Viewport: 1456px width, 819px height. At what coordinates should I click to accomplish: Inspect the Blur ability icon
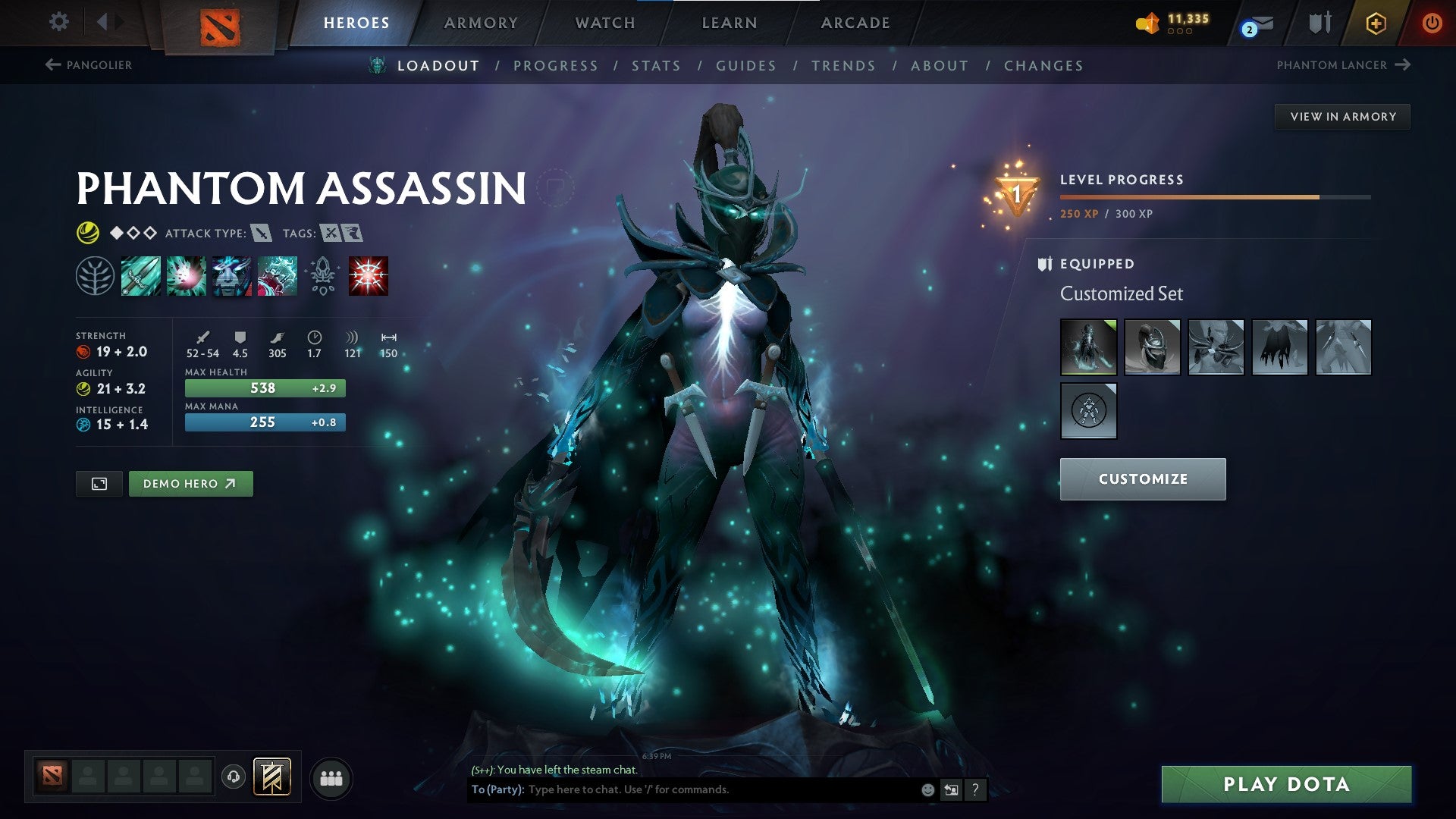(231, 275)
